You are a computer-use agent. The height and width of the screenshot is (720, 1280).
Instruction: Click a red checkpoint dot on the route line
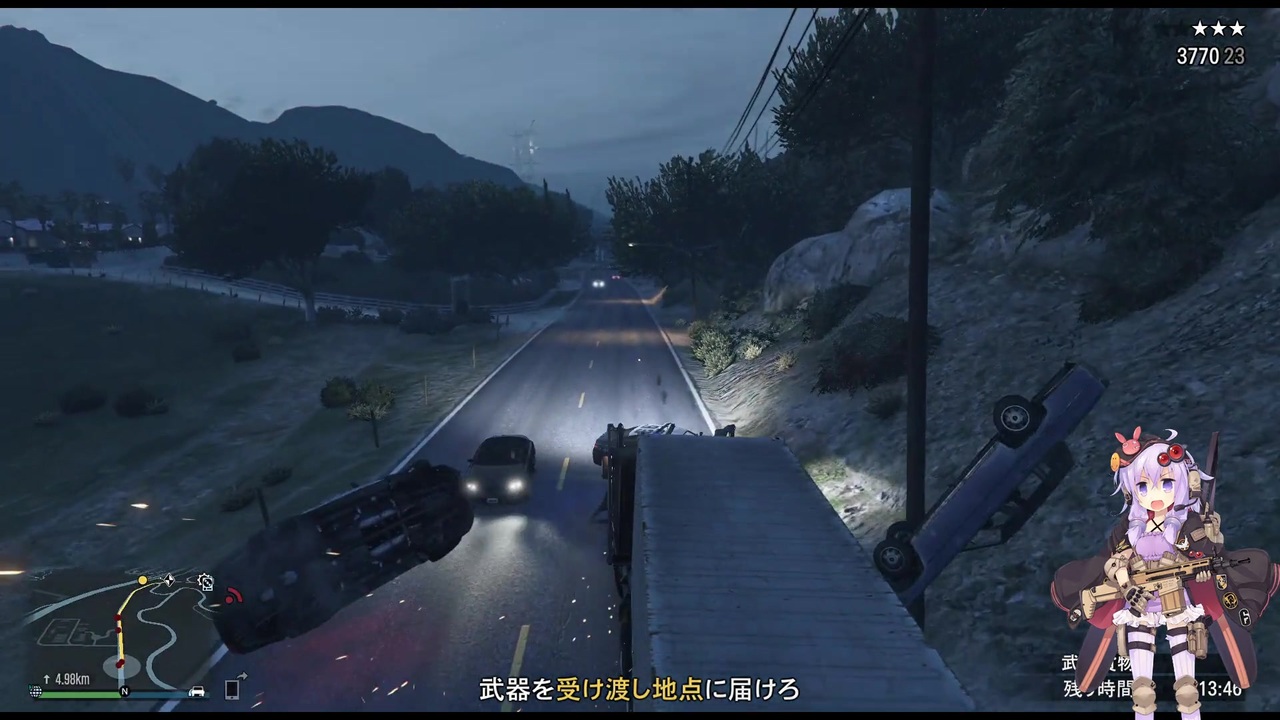[x=117, y=618]
